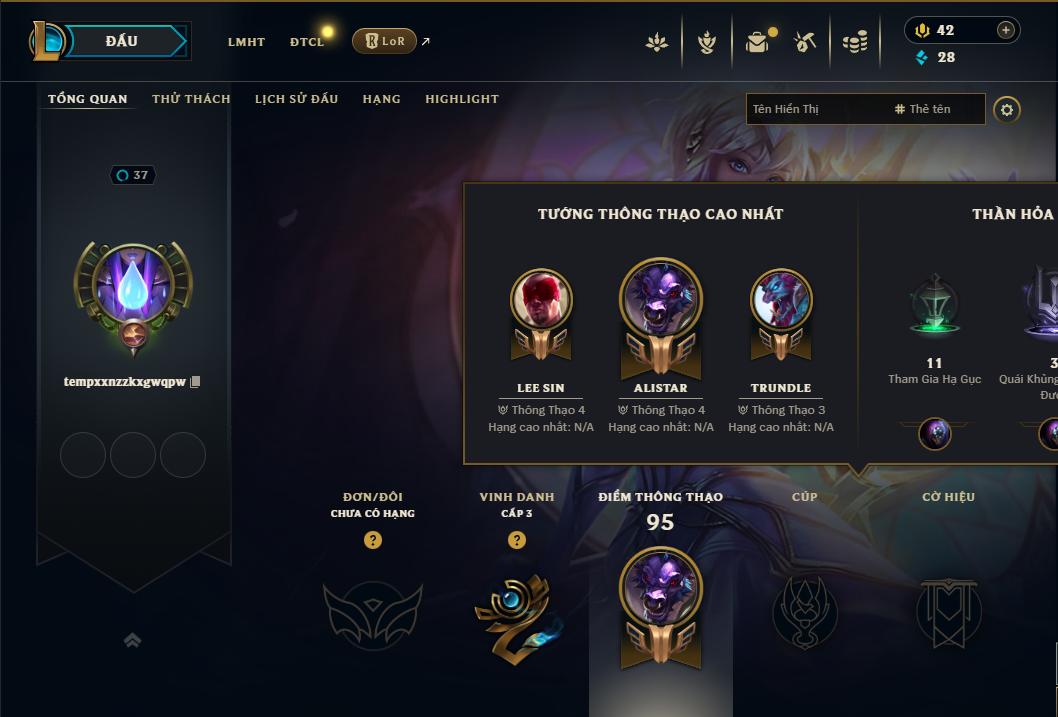Open the LMHT section

pos(246,42)
